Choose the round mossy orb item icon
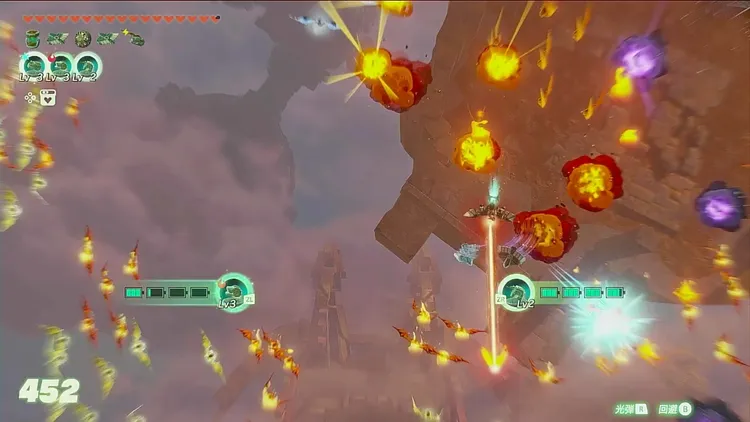 [x=83, y=38]
